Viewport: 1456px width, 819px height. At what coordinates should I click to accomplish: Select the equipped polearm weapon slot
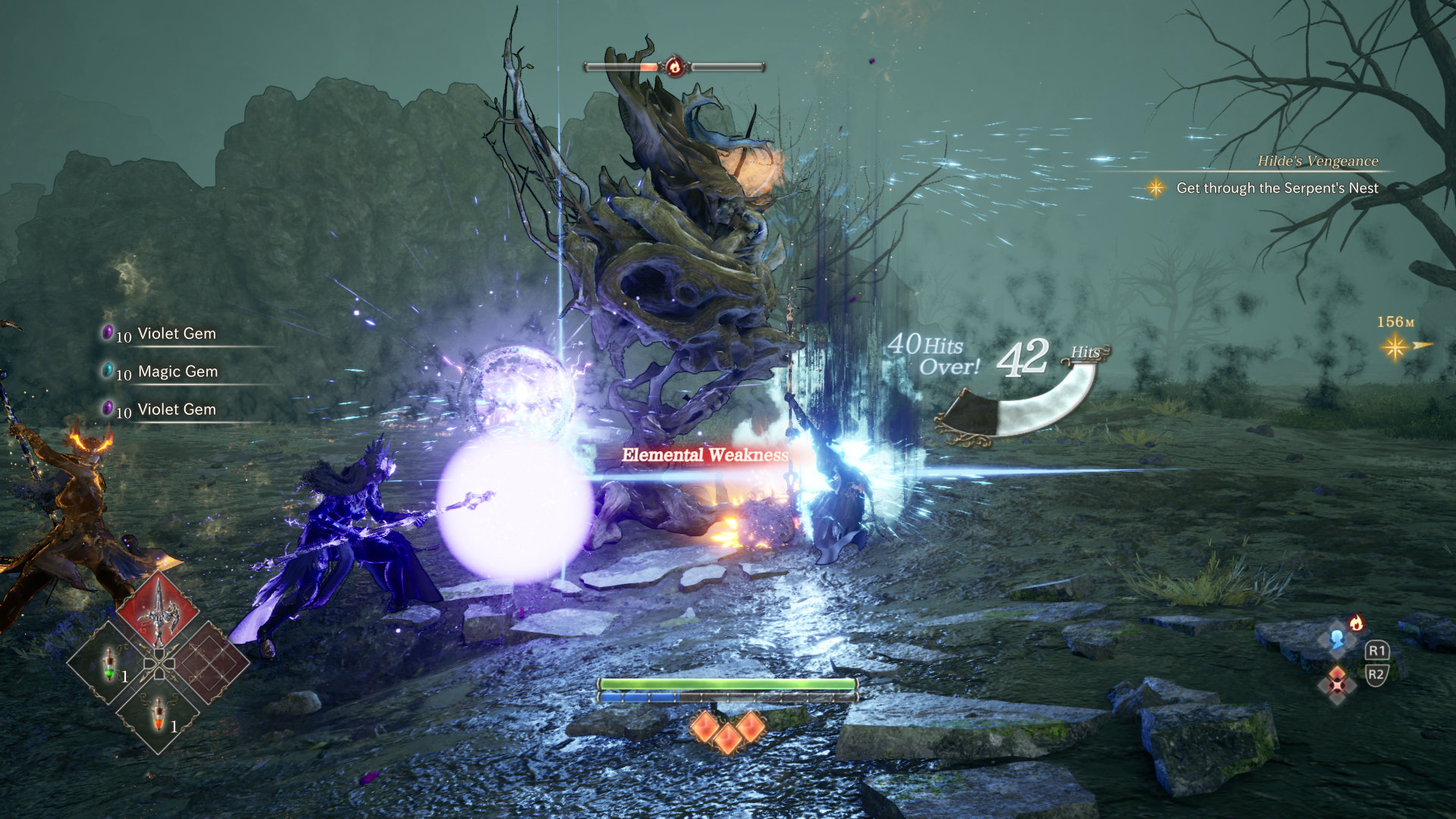pos(158,611)
